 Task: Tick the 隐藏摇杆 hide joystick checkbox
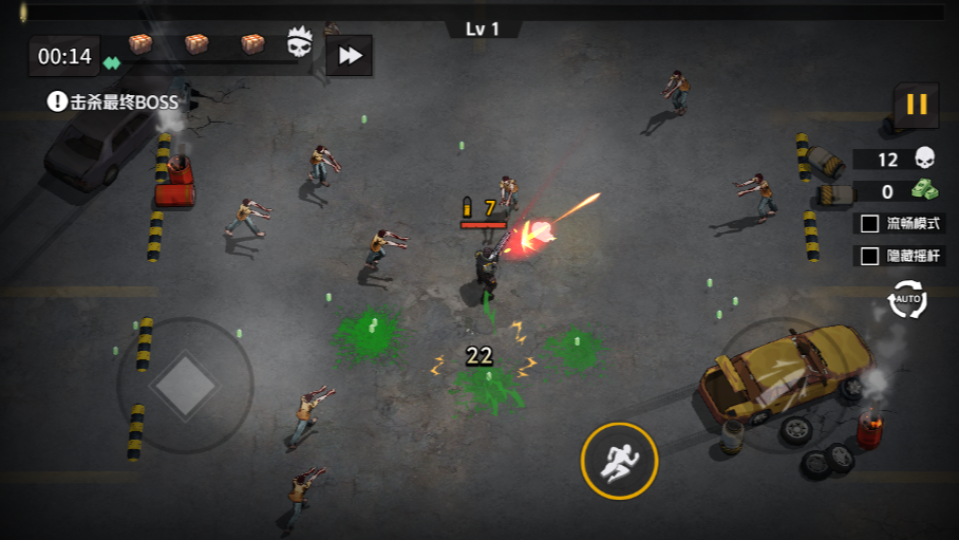pos(870,256)
